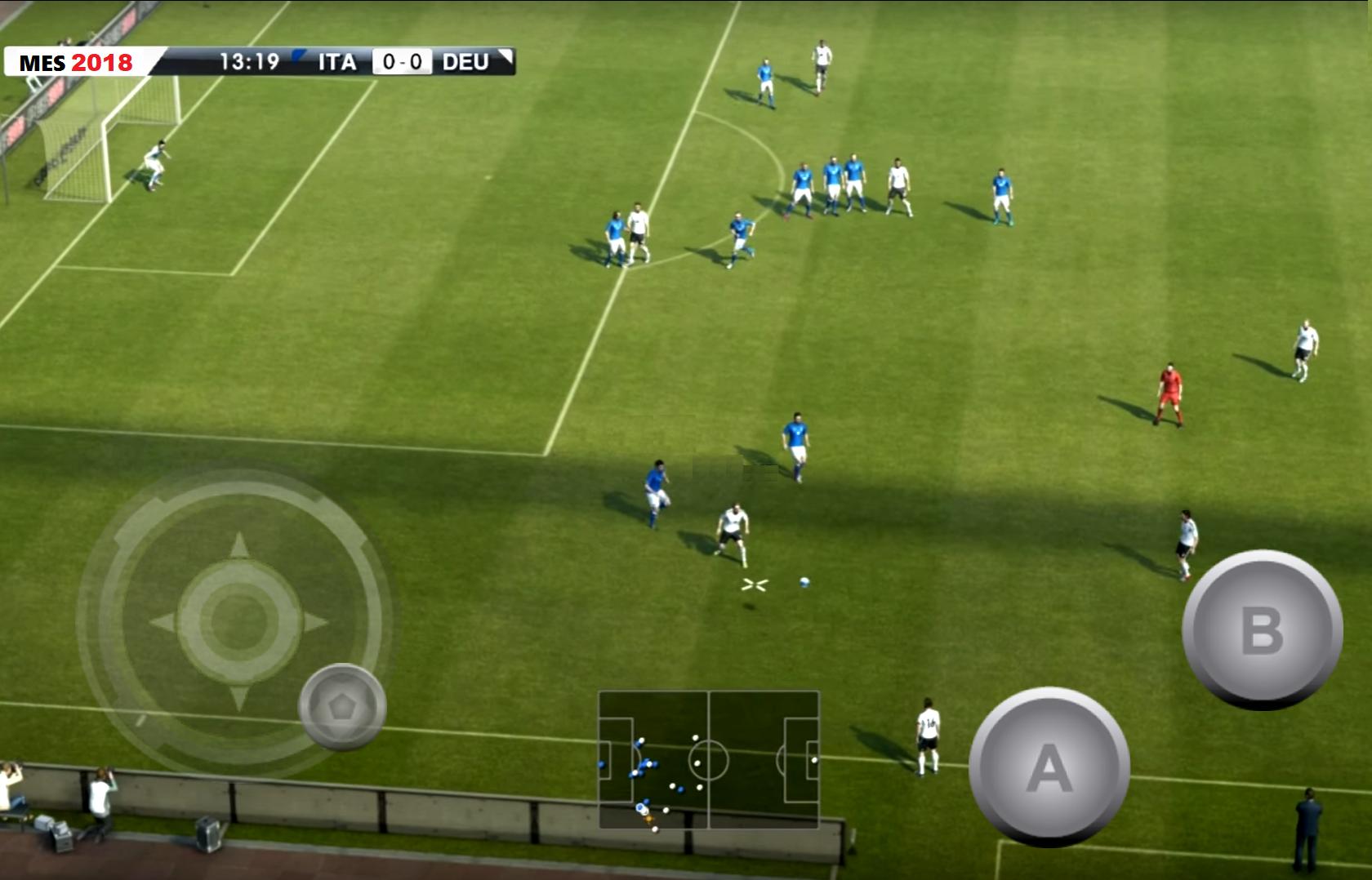Tap the cursor marker above the controlled player
1372x880 pixels.
753,583
